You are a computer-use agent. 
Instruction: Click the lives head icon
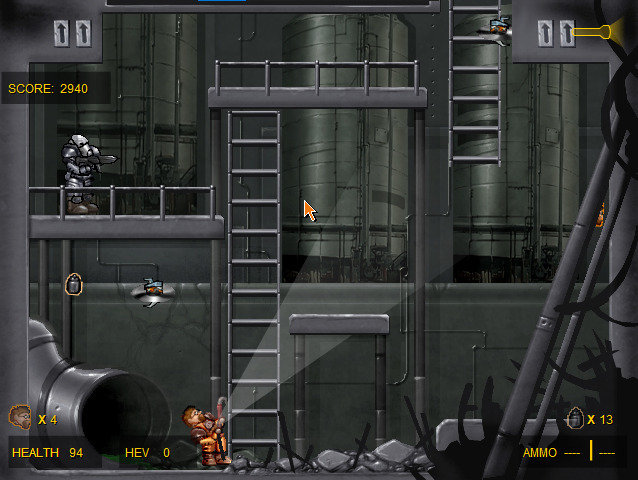coord(20,417)
